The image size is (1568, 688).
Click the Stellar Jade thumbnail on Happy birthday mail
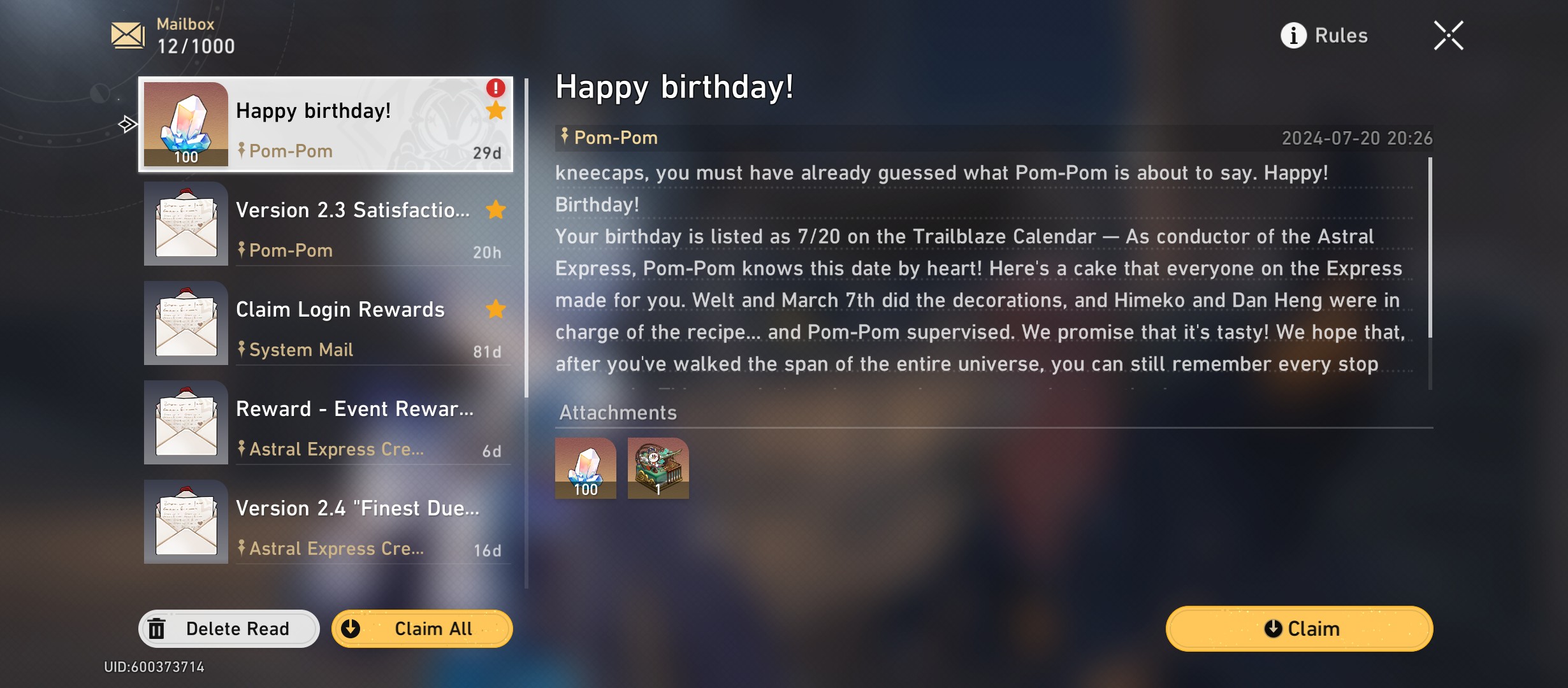[x=185, y=125]
